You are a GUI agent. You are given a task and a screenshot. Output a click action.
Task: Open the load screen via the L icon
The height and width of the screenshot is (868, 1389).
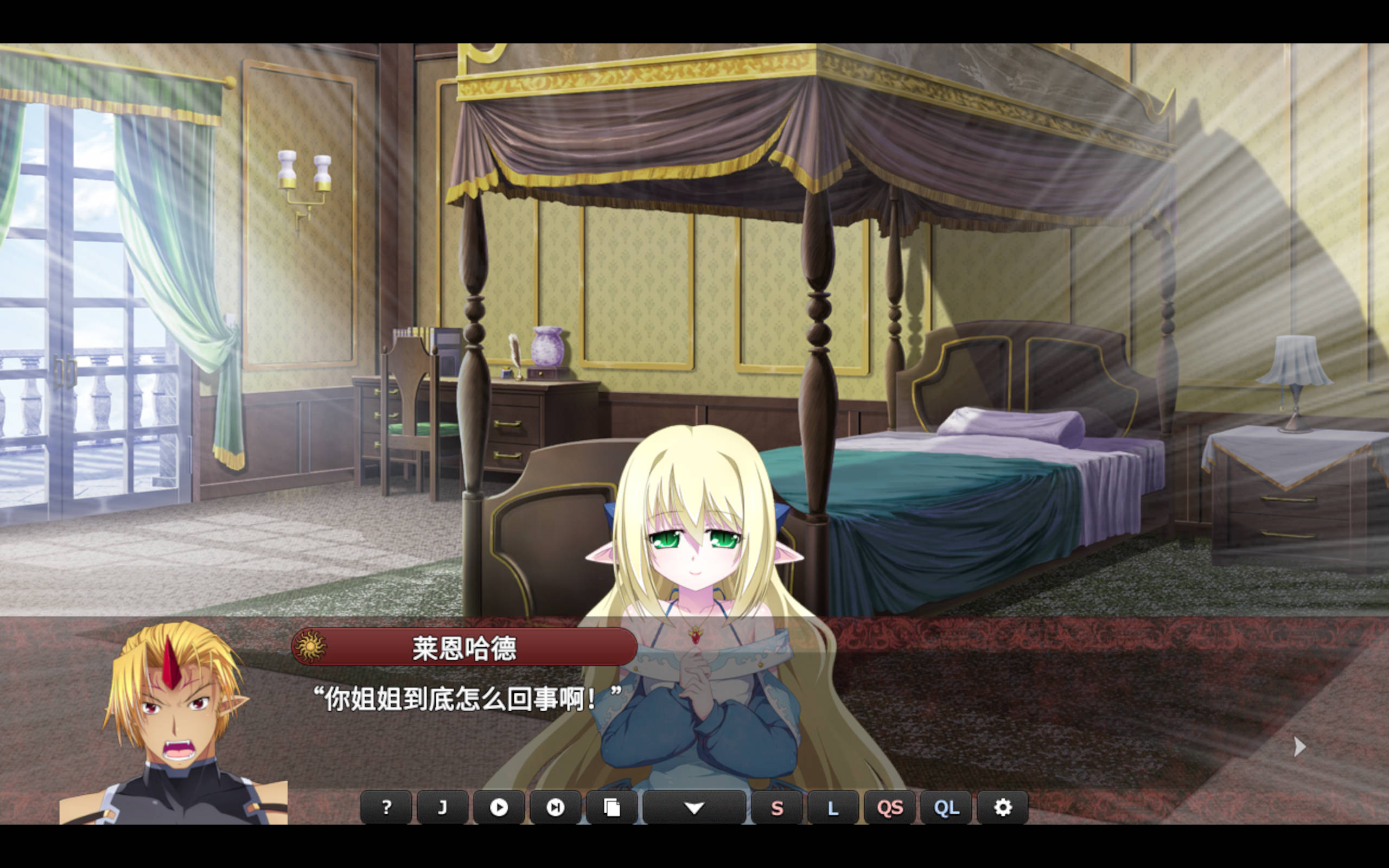[x=833, y=808]
